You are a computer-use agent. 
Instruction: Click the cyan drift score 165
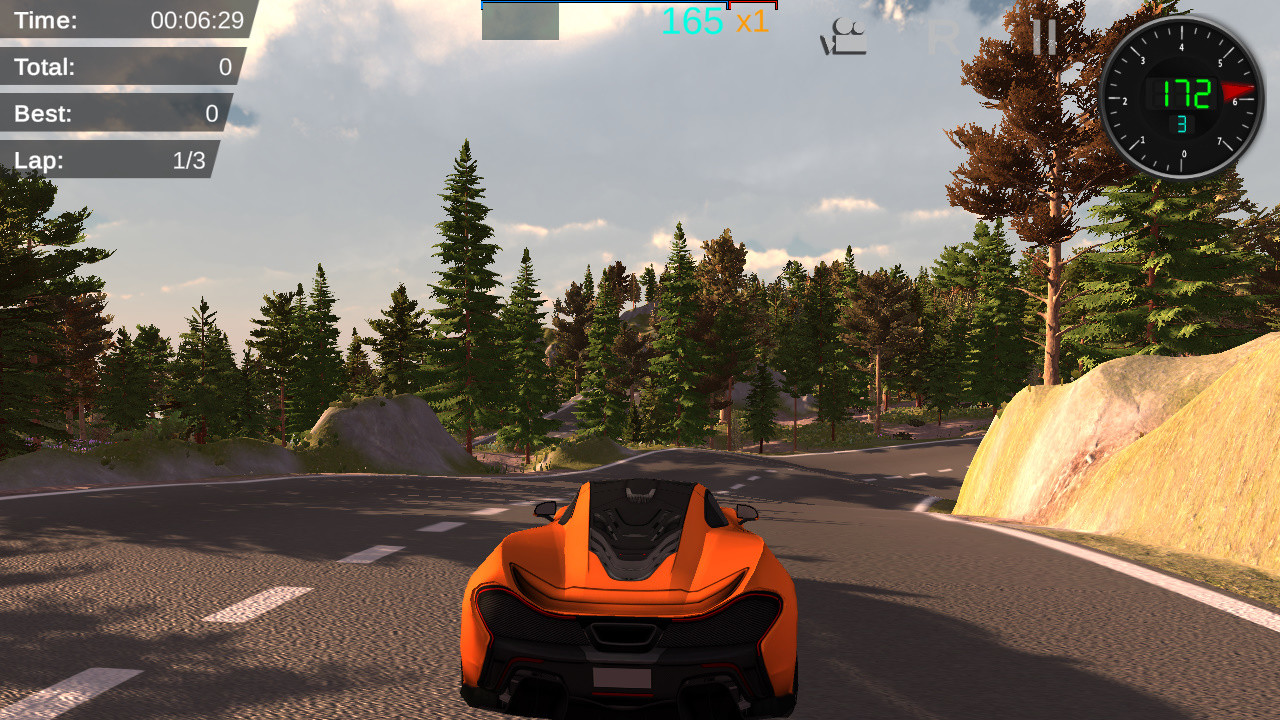pyautogui.click(x=690, y=22)
